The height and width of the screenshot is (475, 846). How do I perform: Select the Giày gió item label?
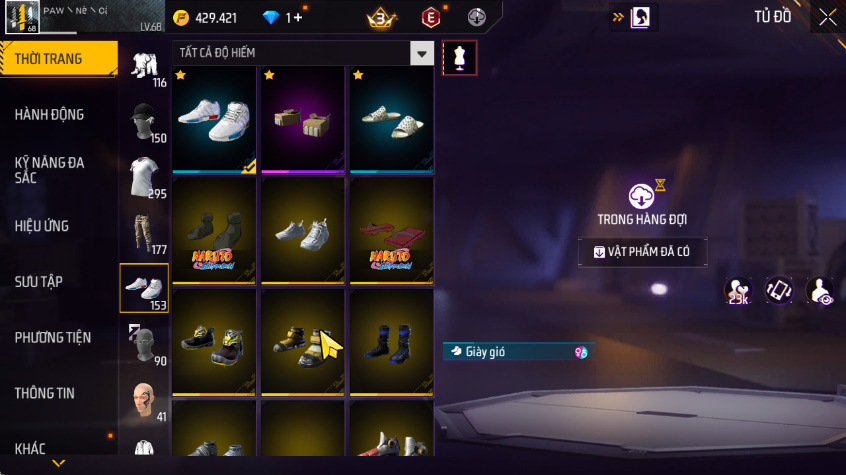(517, 351)
